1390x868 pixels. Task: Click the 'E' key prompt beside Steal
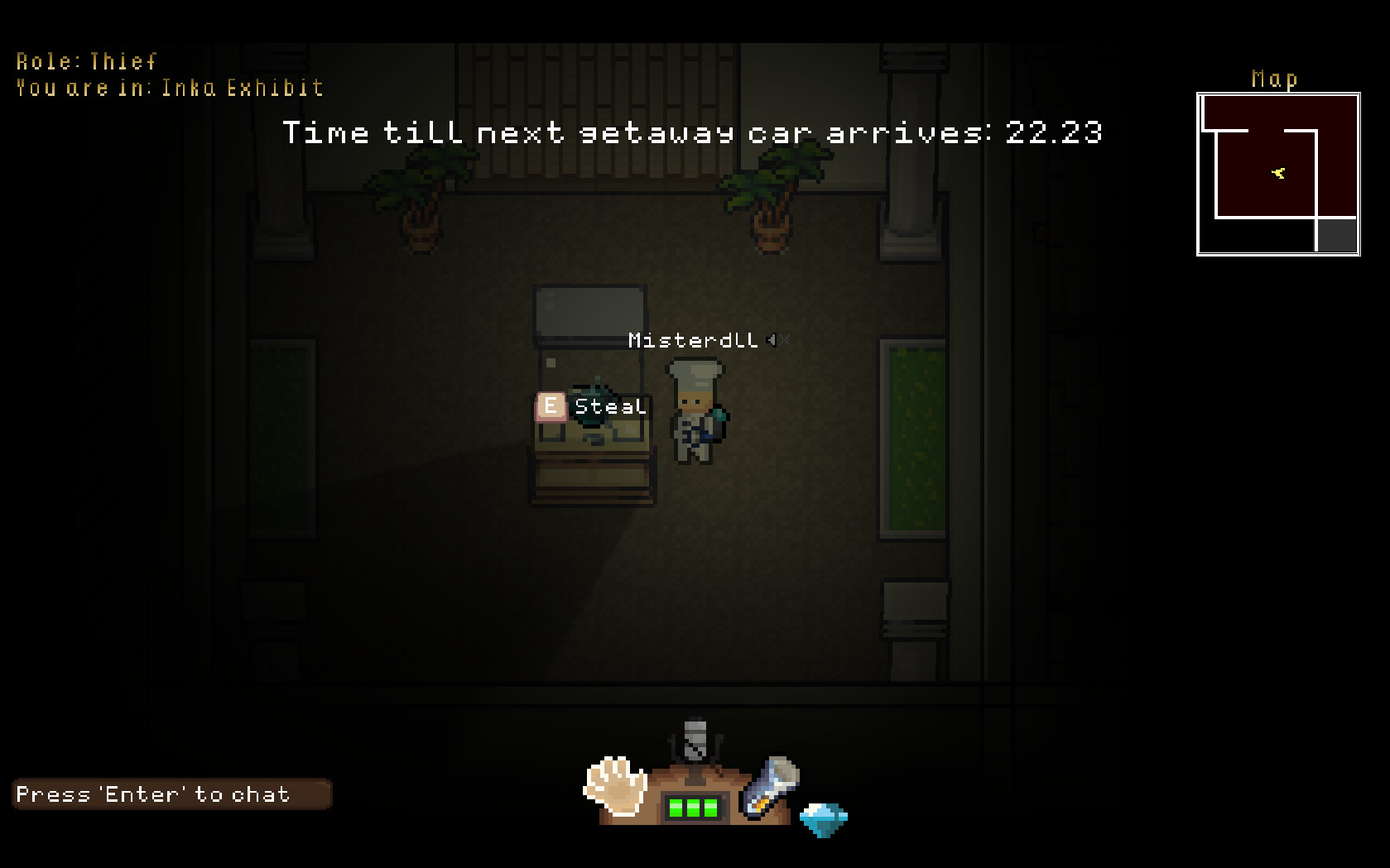click(549, 406)
